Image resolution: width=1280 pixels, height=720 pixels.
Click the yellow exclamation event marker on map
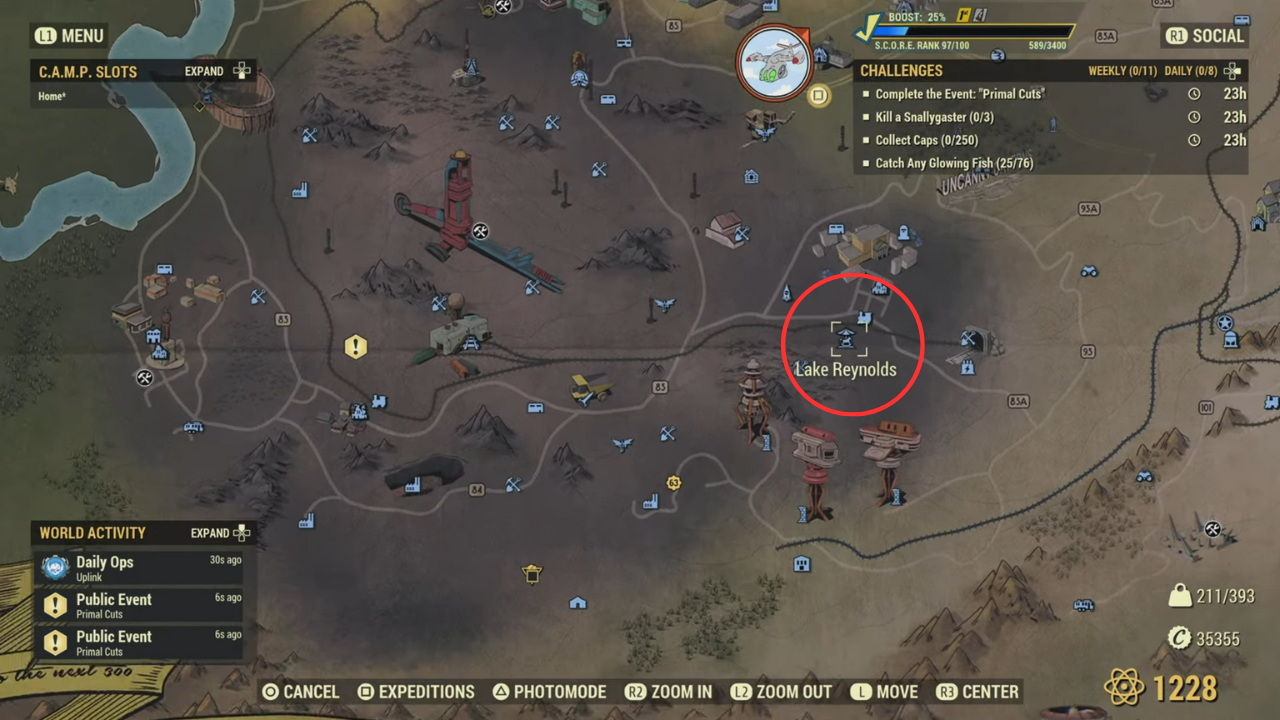[356, 347]
